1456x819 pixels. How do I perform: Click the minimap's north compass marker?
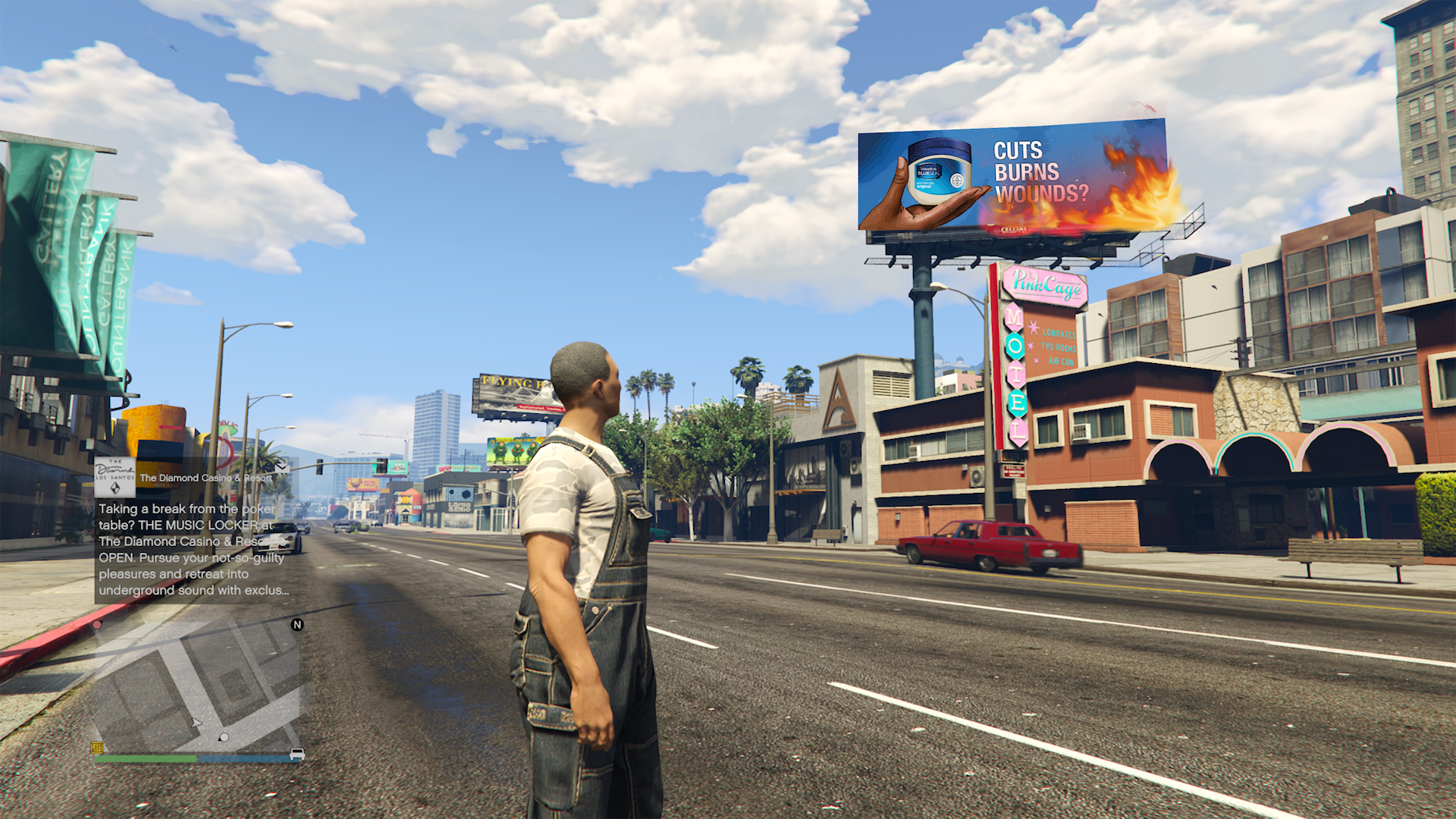pos(297,625)
